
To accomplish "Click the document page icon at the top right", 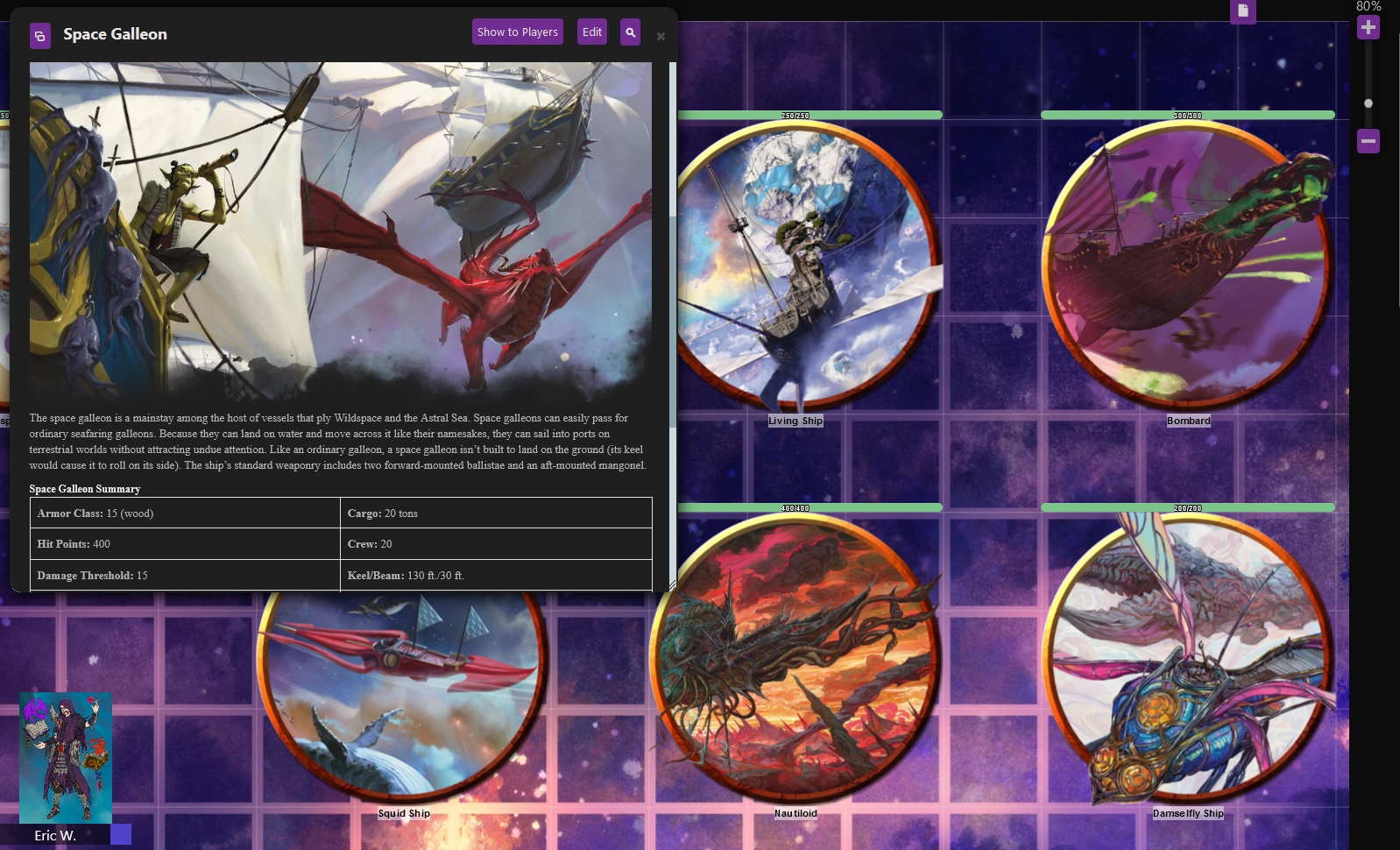I will (1242, 11).
